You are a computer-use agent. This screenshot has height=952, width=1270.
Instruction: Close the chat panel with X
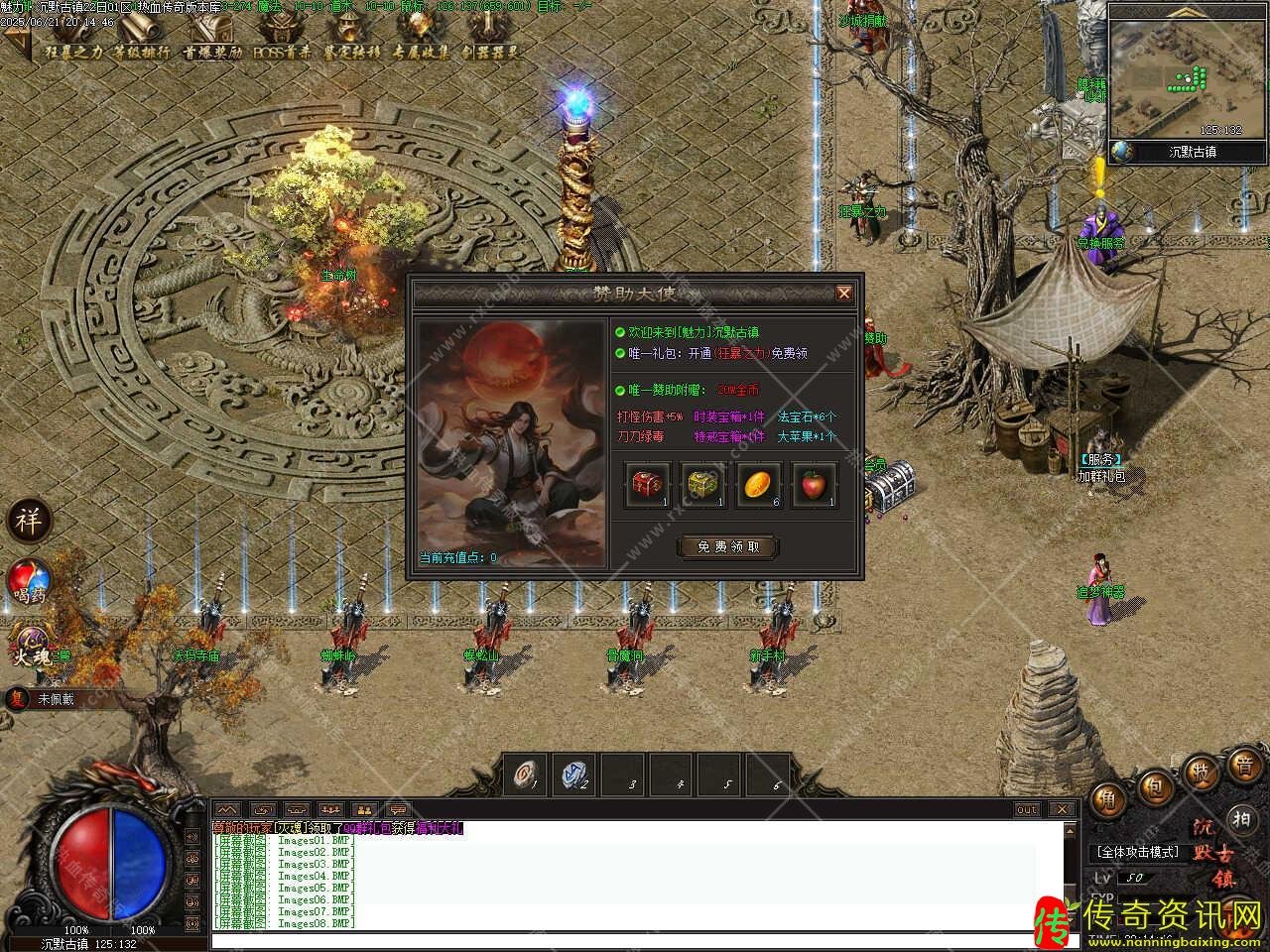[x=1061, y=809]
